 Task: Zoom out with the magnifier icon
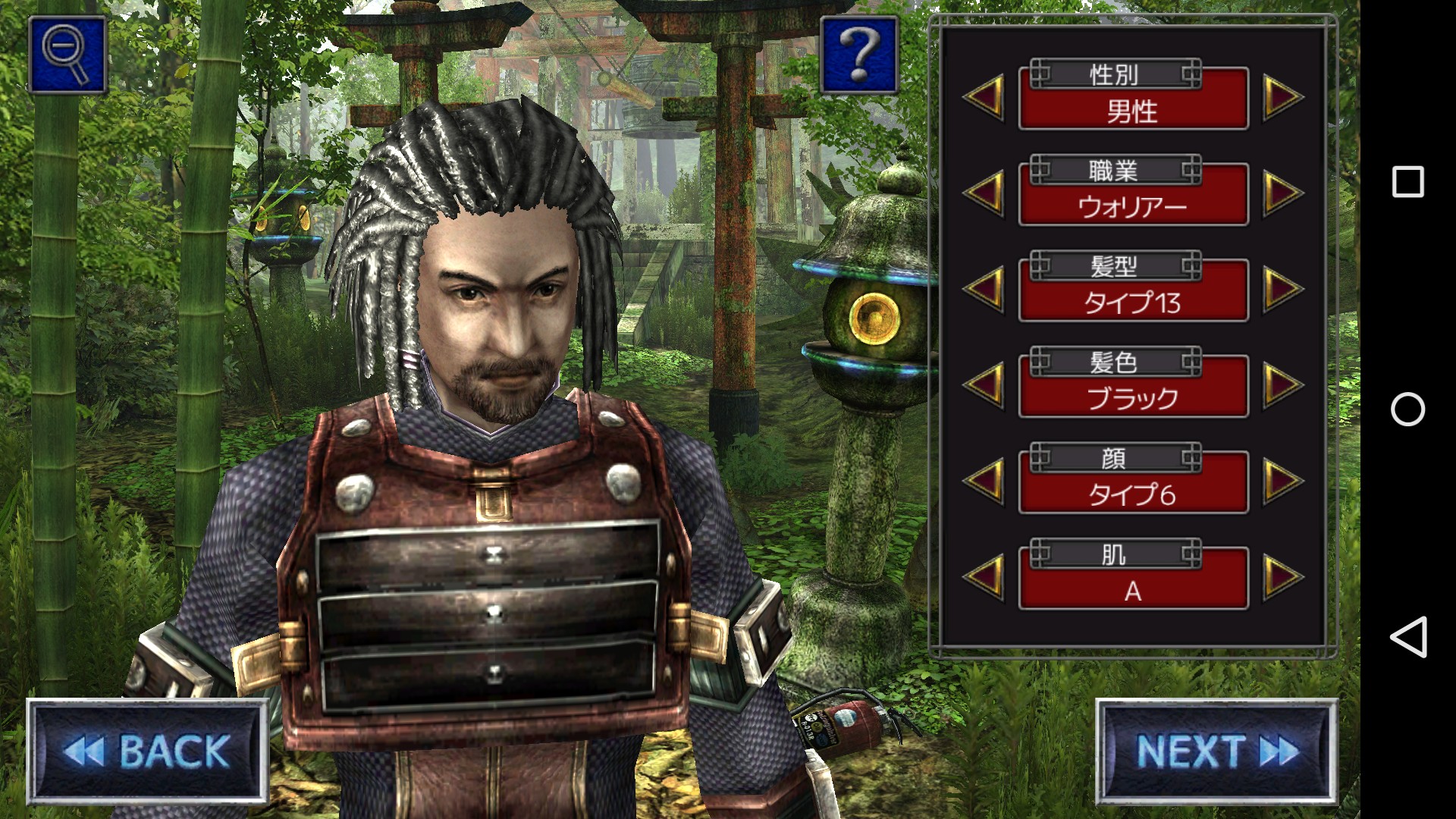click(67, 55)
